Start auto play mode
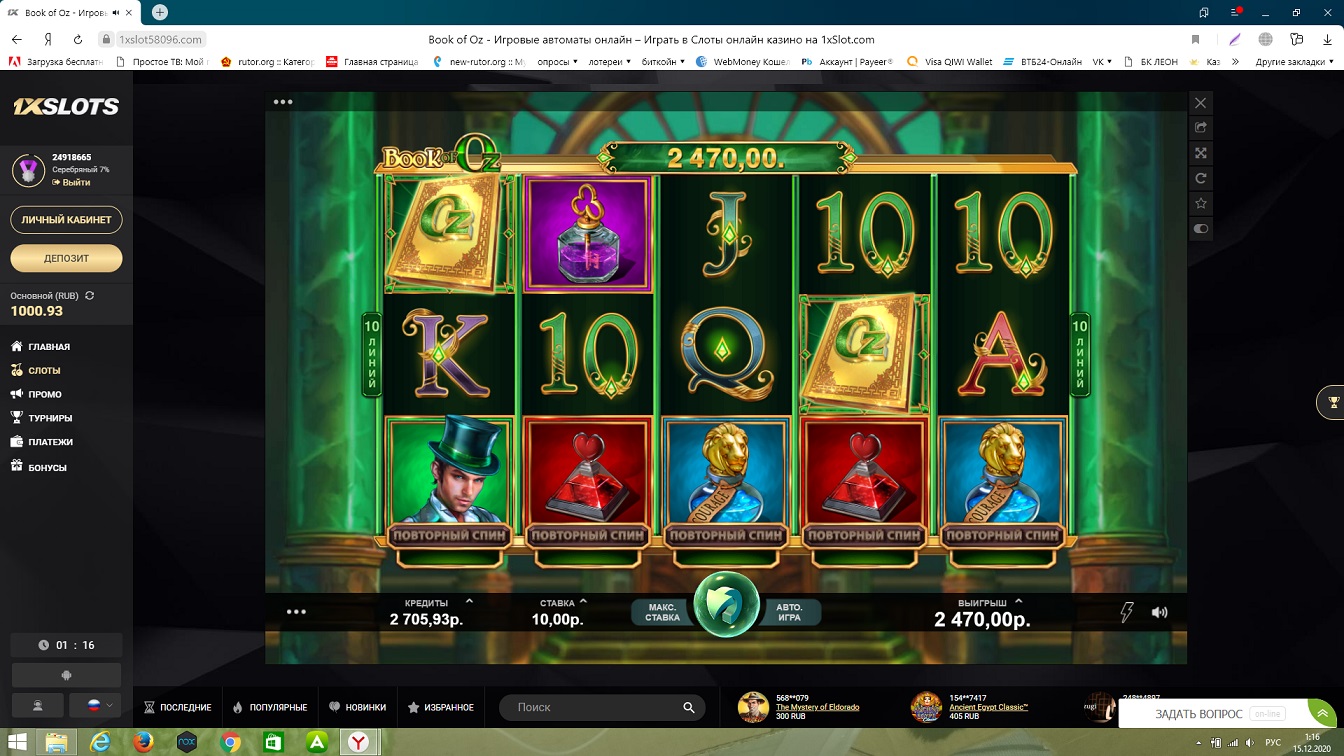 pyautogui.click(x=789, y=612)
